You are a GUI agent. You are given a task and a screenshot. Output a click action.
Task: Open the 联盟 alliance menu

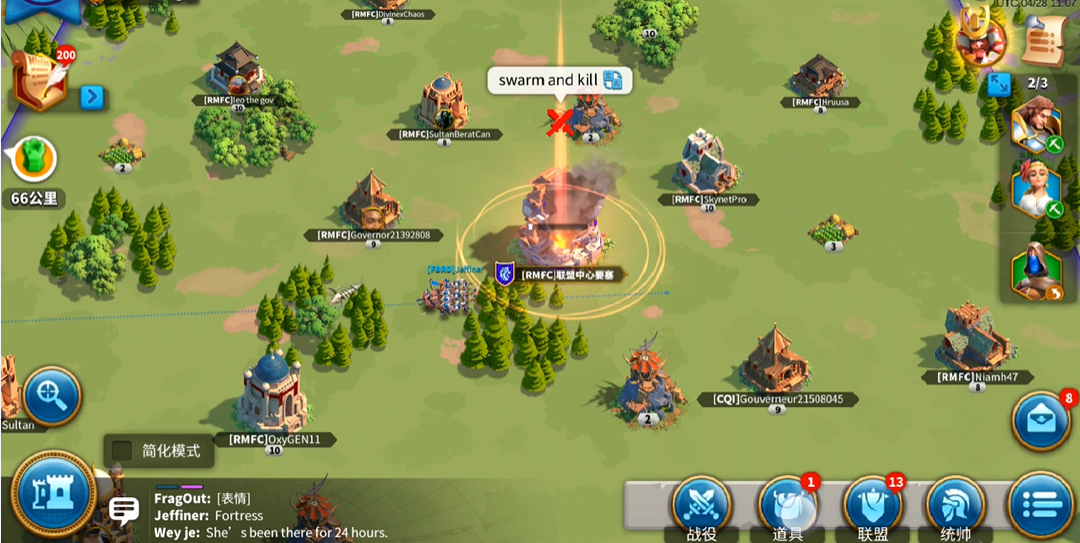click(x=873, y=505)
